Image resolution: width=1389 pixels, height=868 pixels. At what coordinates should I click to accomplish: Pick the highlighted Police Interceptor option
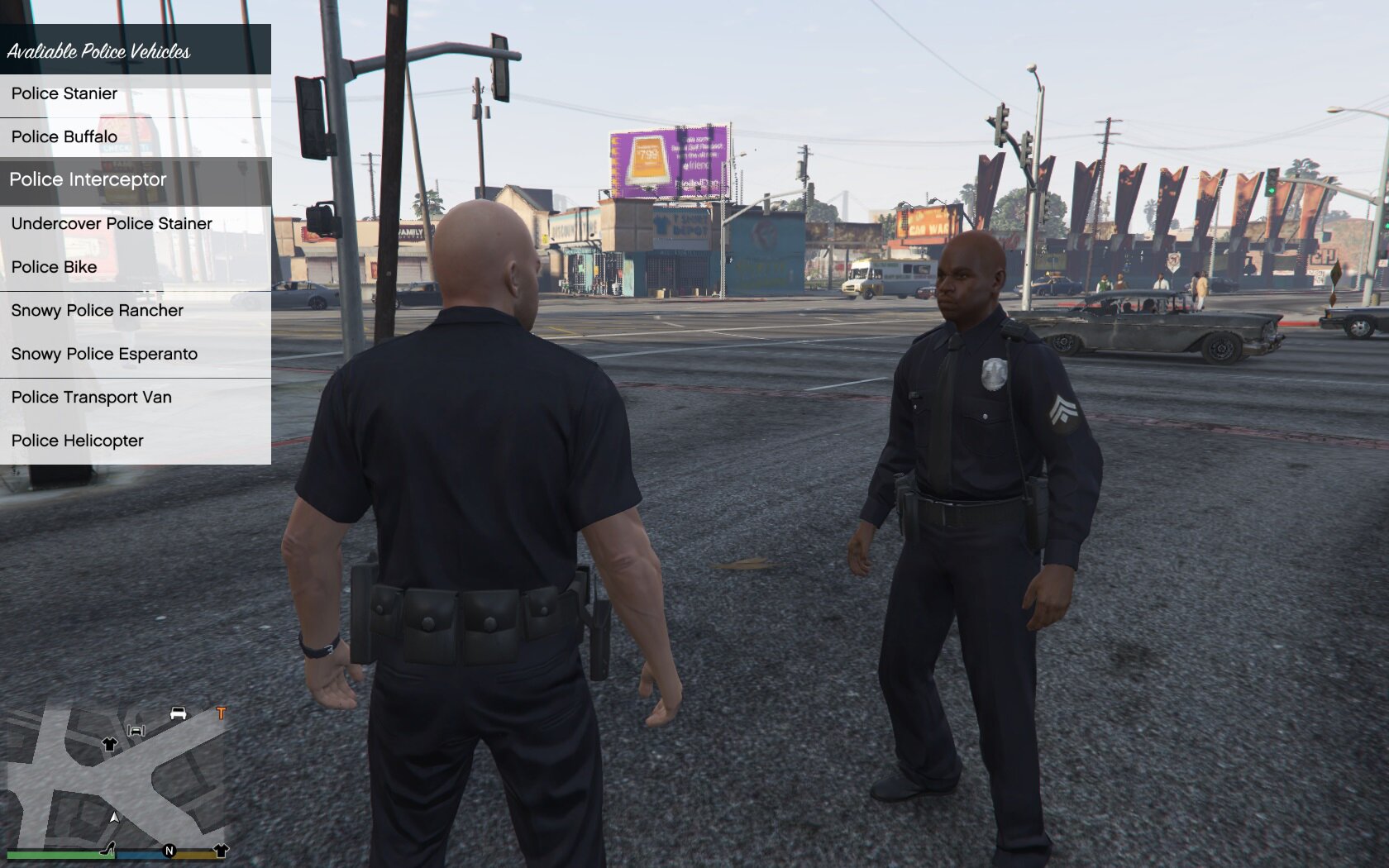tap(88, 179)
